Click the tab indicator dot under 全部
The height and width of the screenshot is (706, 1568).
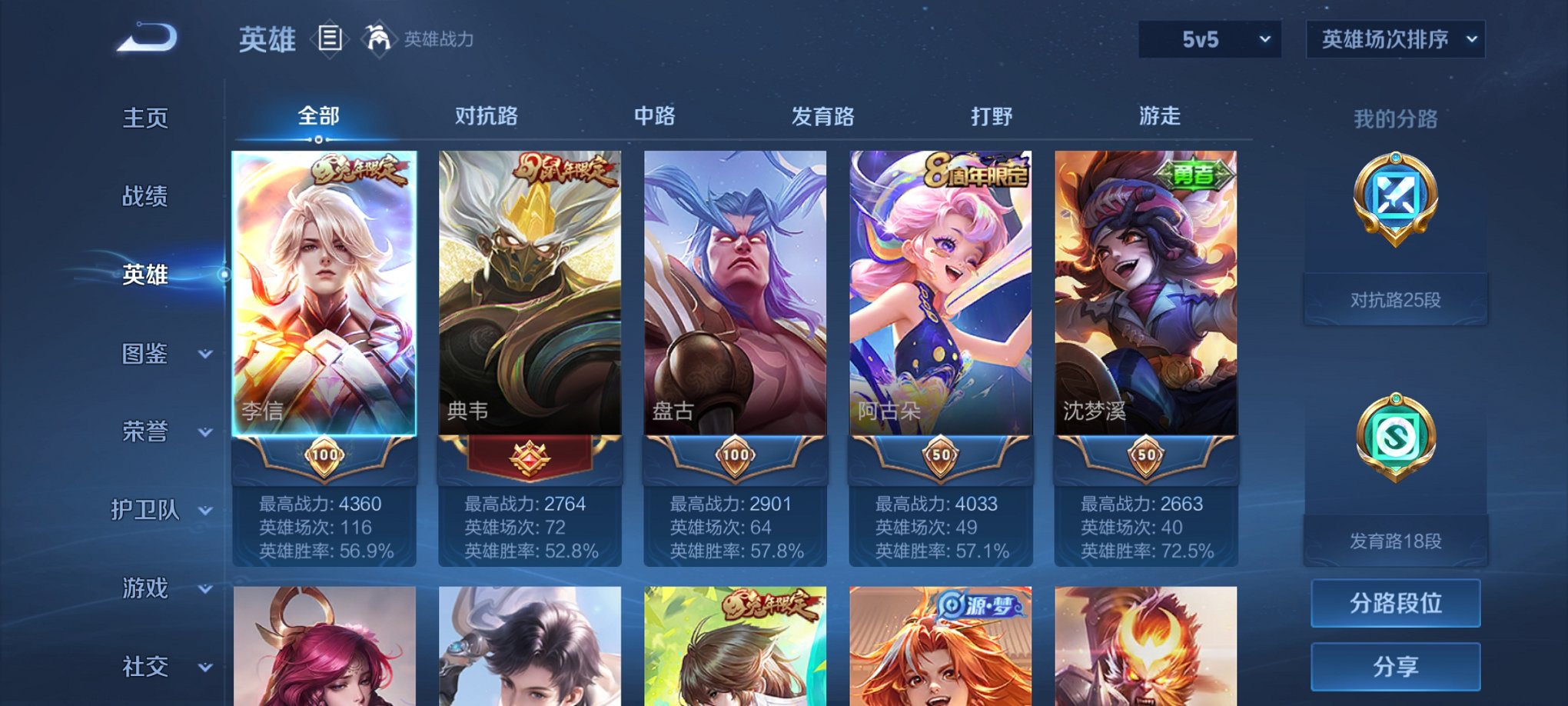pyautogui.click(x=319, y=140)
